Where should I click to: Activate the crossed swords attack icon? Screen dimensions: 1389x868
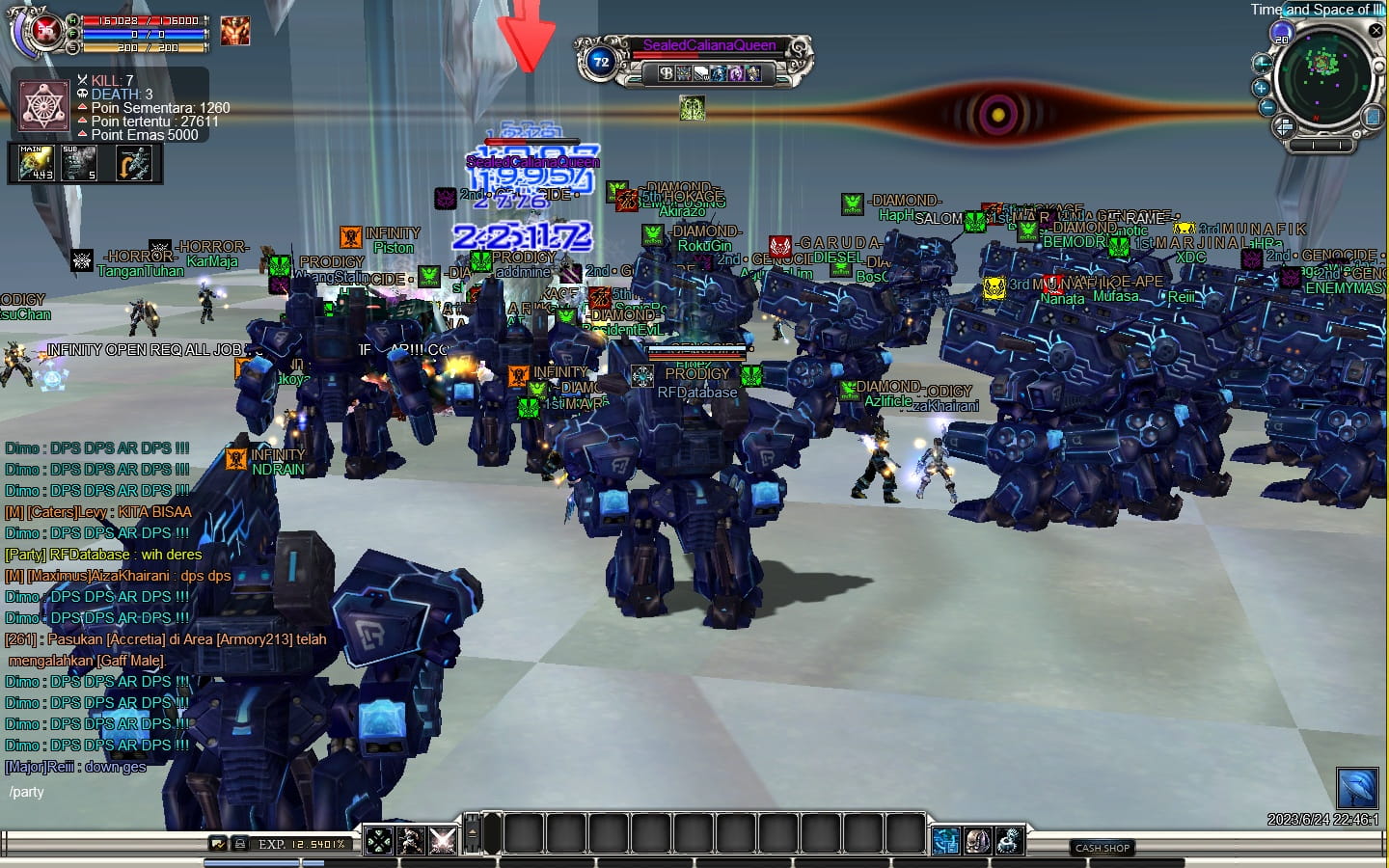442,841
